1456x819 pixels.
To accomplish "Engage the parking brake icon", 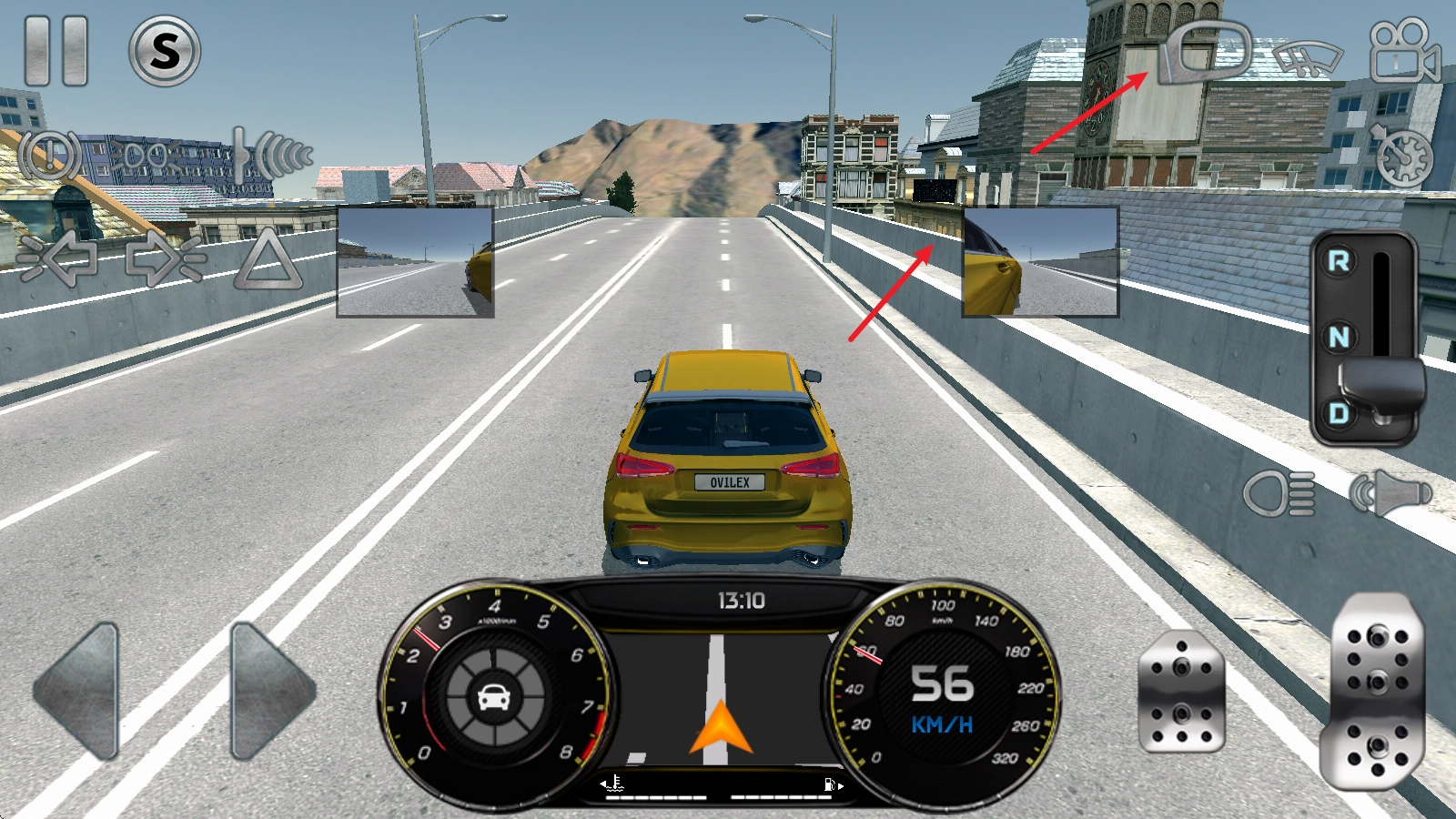I will pos(49,156).
